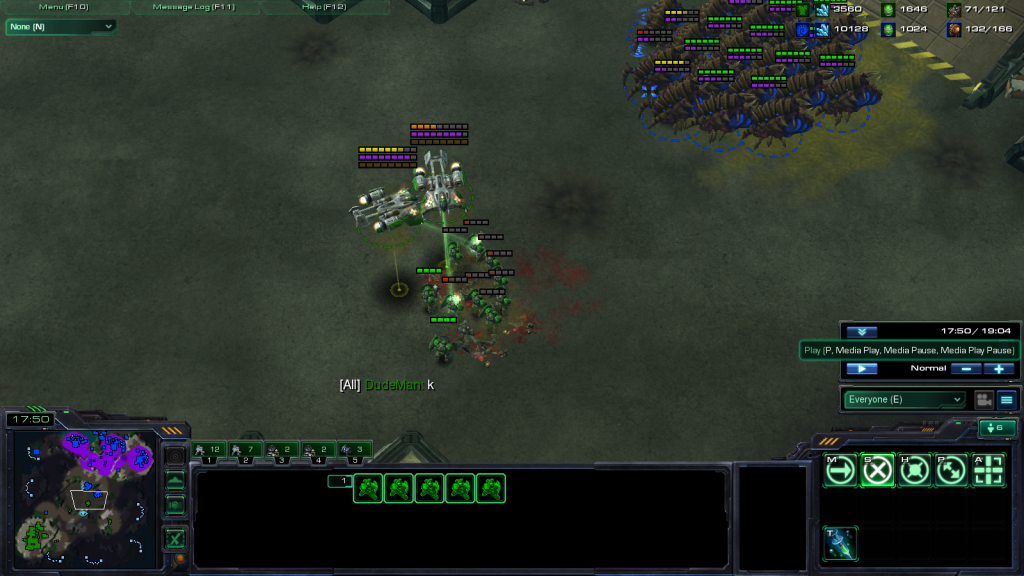Select the Move command icon
Image resolution: width=1024 pixels, height=576 pixels.
pyautogui.click(x=840, y=469)
